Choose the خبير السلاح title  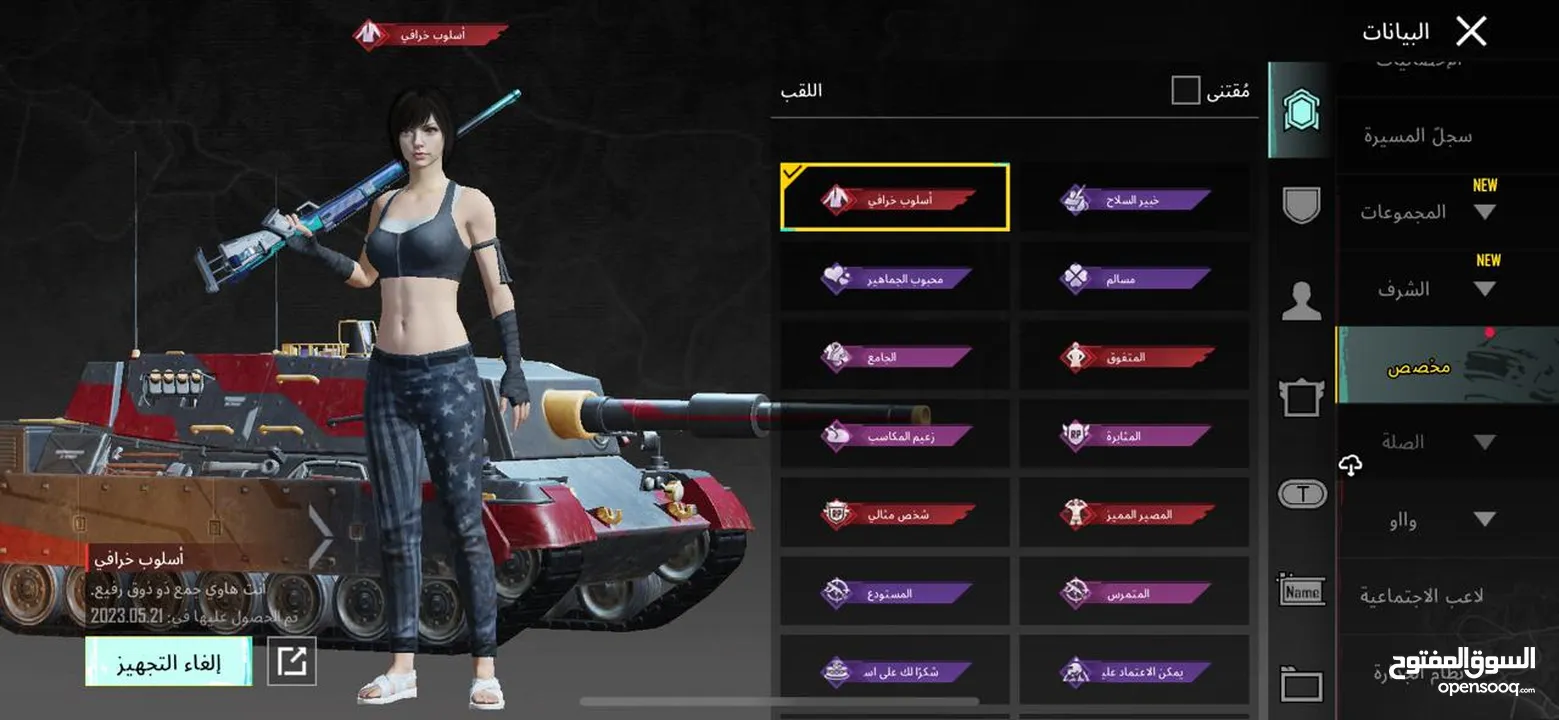[1134, 199]
